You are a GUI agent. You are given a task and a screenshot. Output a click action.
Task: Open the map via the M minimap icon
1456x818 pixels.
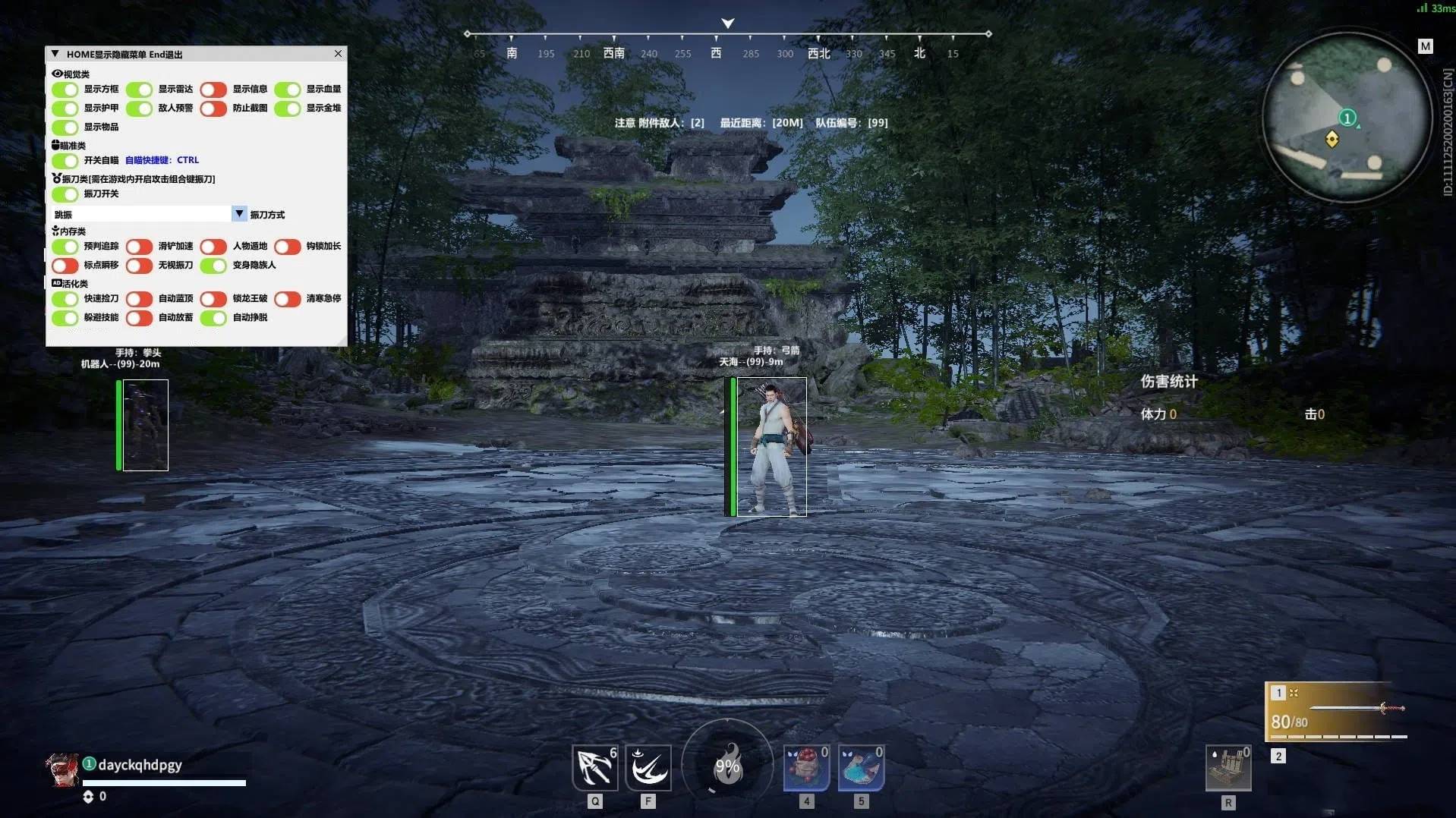coord(1425,46)
